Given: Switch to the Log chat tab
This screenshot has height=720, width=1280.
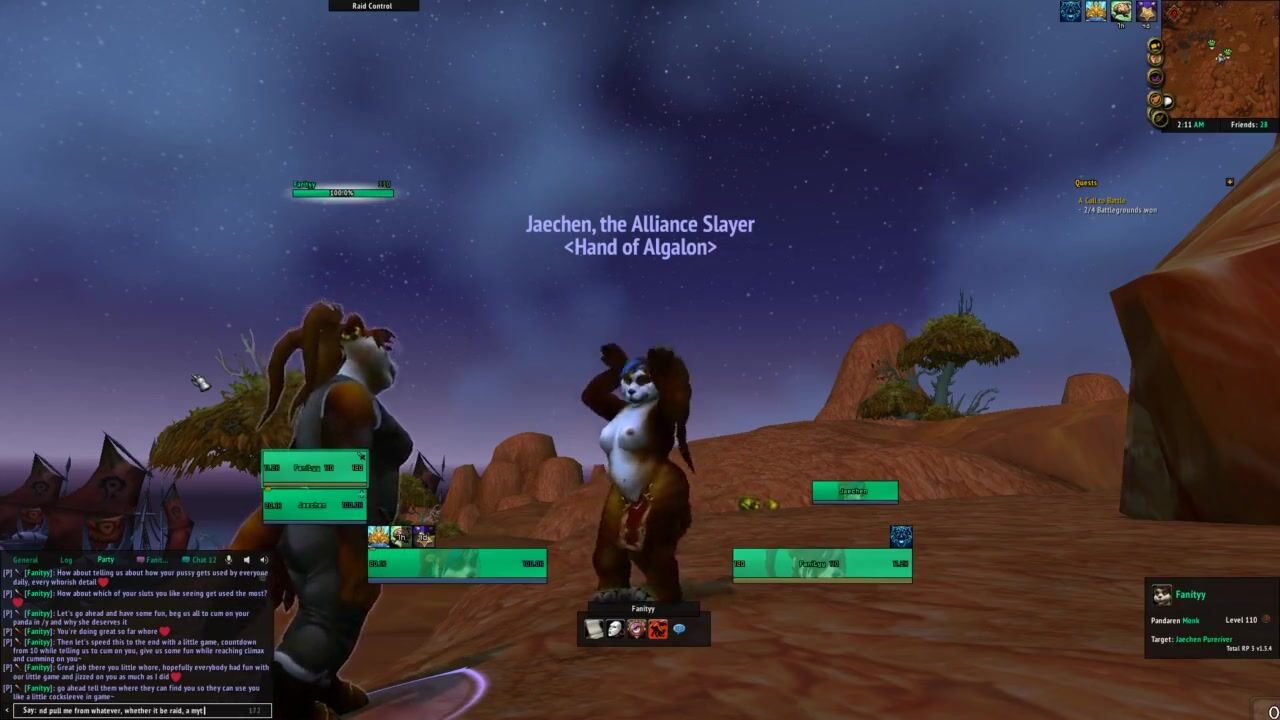Looking at the screenshot, I should coord(66,560).
